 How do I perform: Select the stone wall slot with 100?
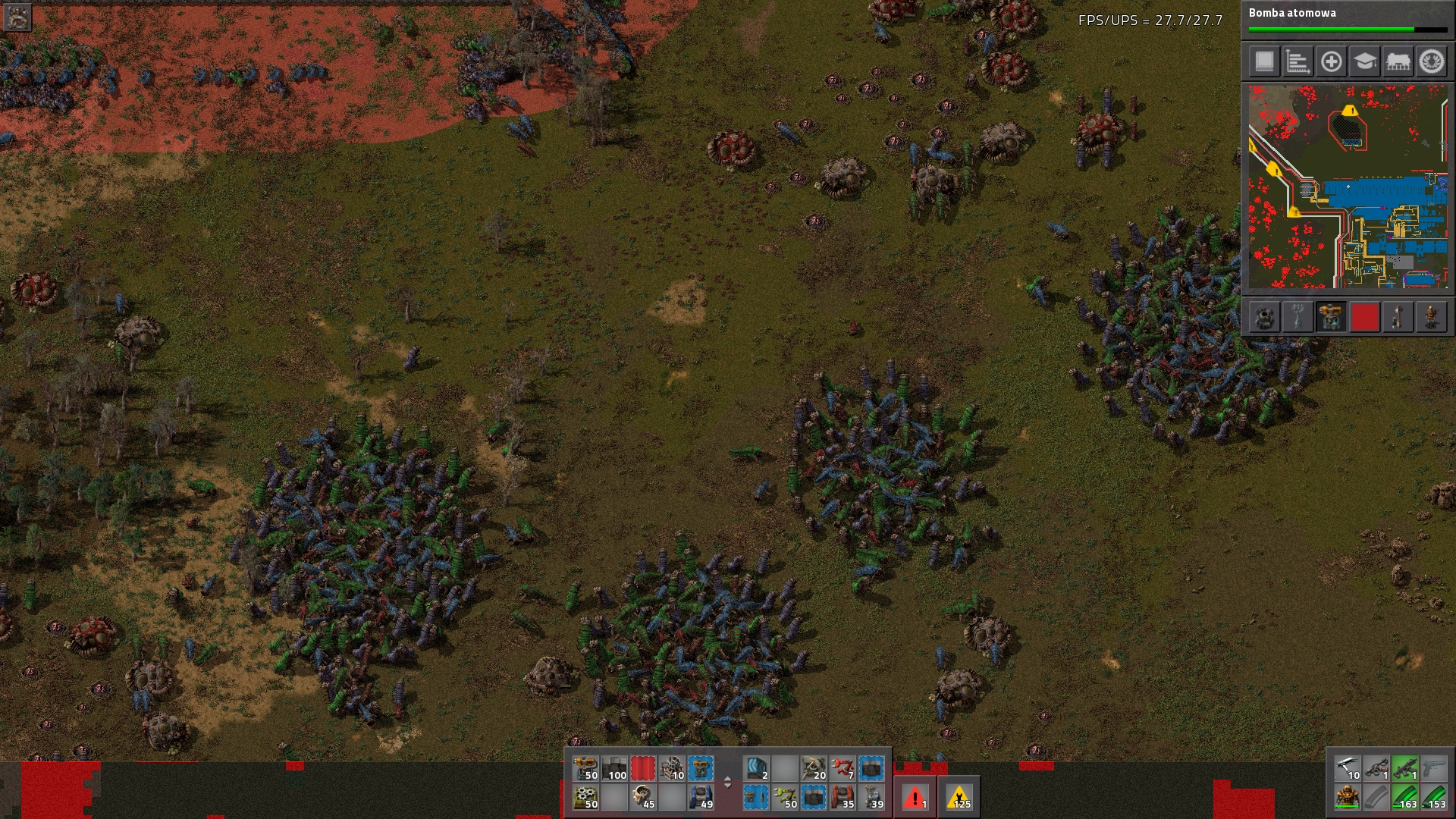click(x=614, y=768)
